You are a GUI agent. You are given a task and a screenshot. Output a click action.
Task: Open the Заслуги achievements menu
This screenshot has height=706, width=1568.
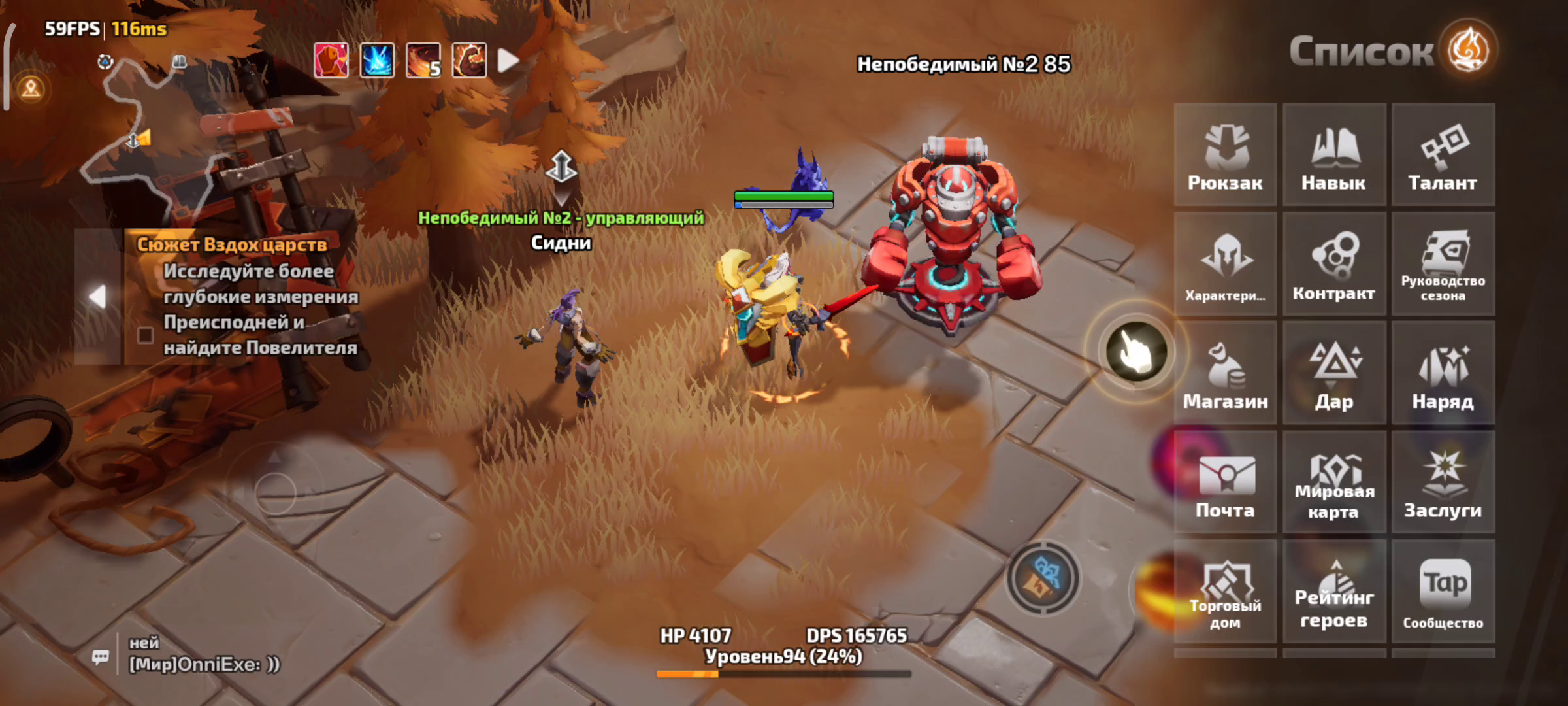(x=1443, y=482)
